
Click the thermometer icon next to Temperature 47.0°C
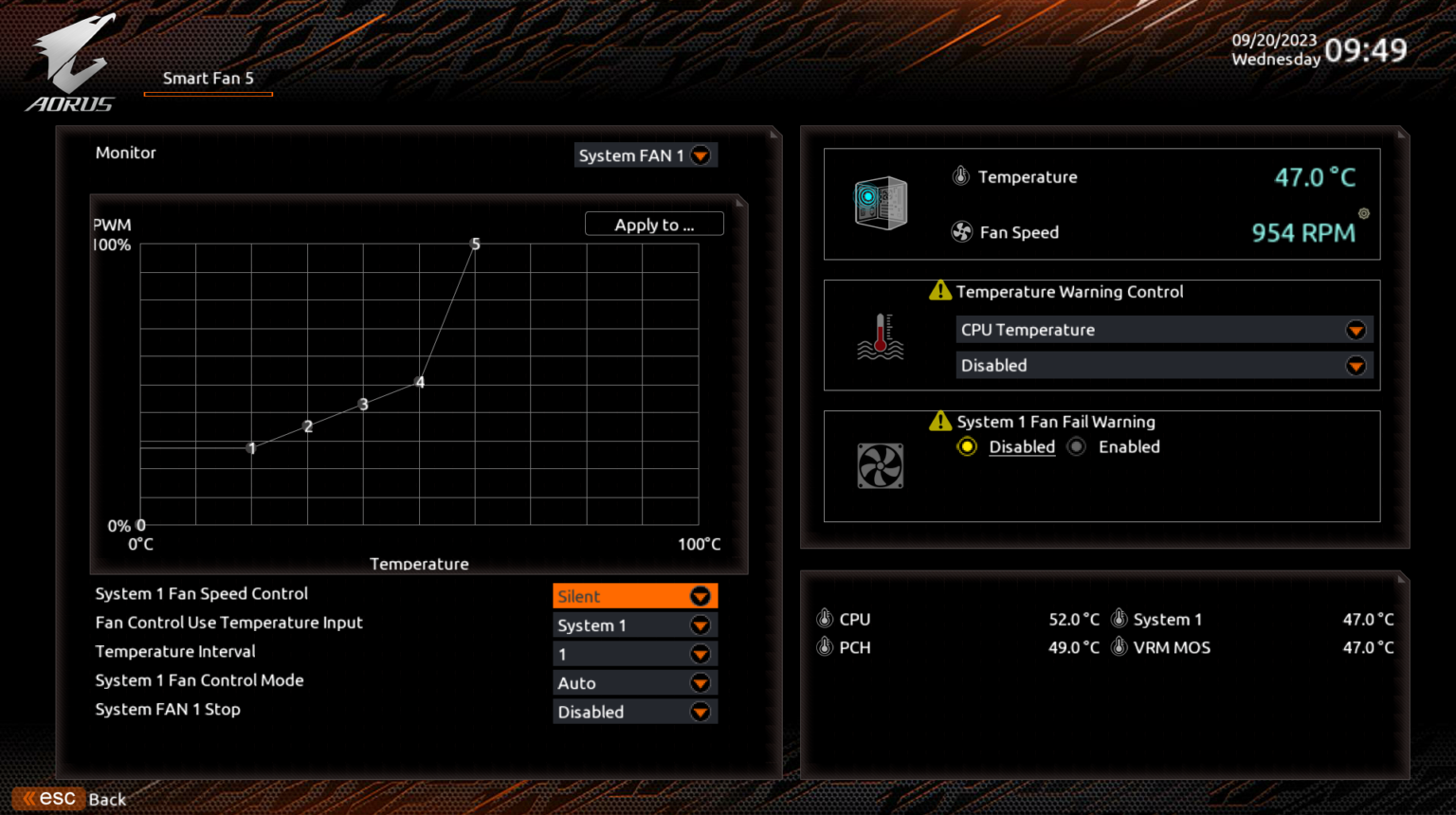(x=959, y=176)
